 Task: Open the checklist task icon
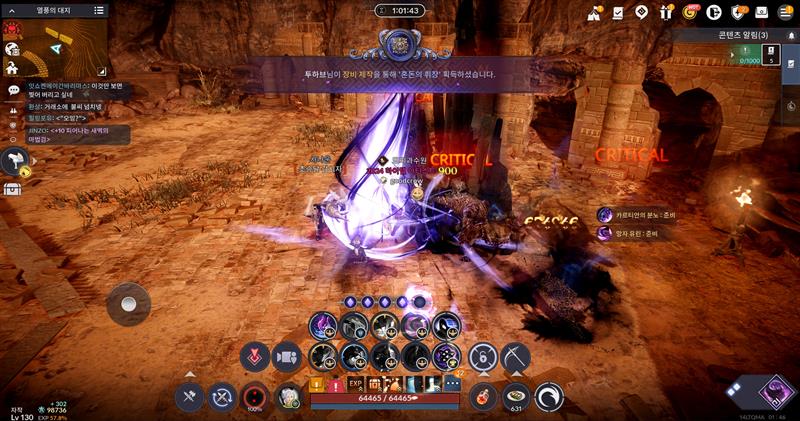[618, 12]
